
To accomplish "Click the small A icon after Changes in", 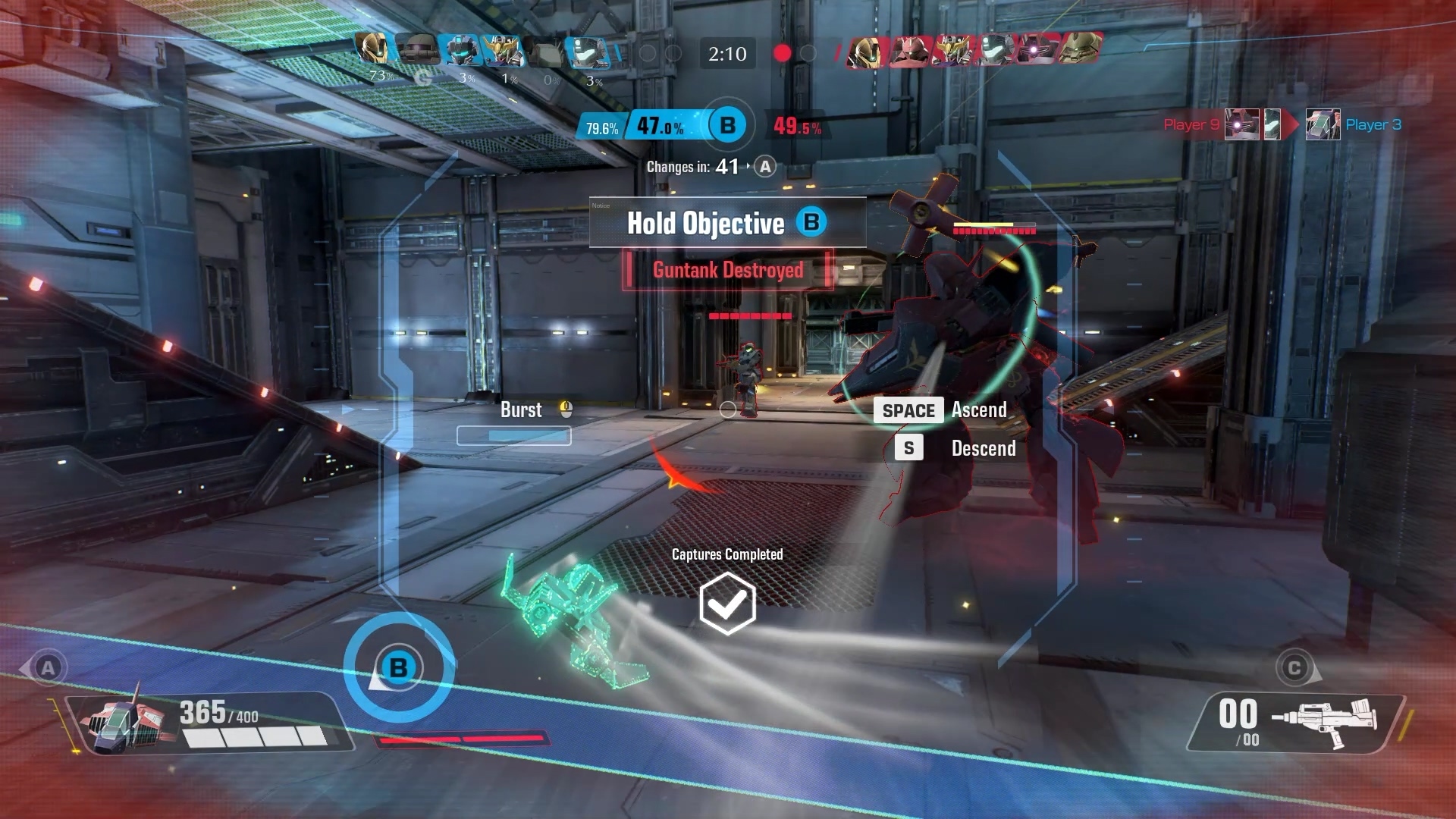I will click(x=765, y=167).
